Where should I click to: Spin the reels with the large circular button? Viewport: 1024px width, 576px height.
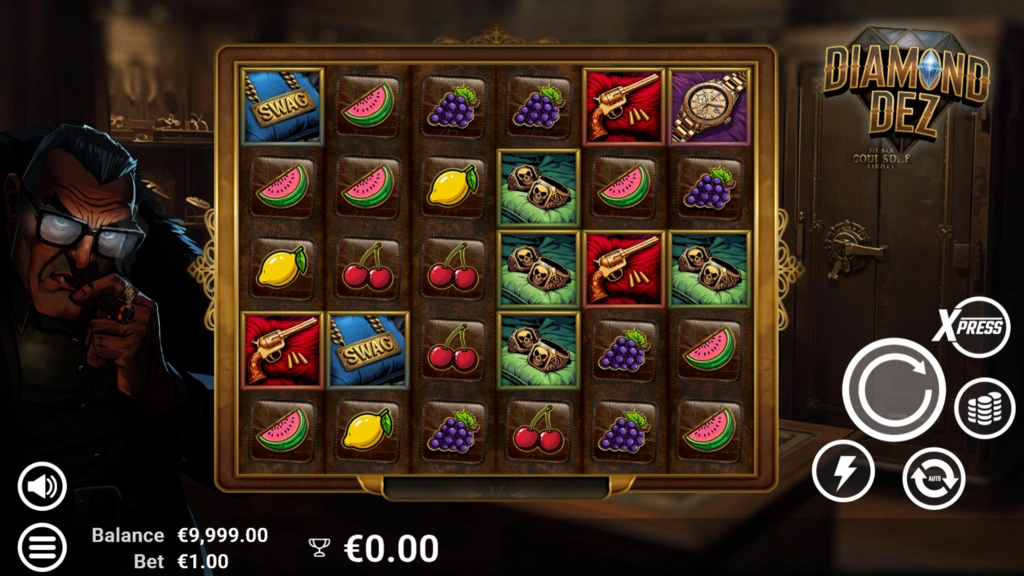(893, 389)
